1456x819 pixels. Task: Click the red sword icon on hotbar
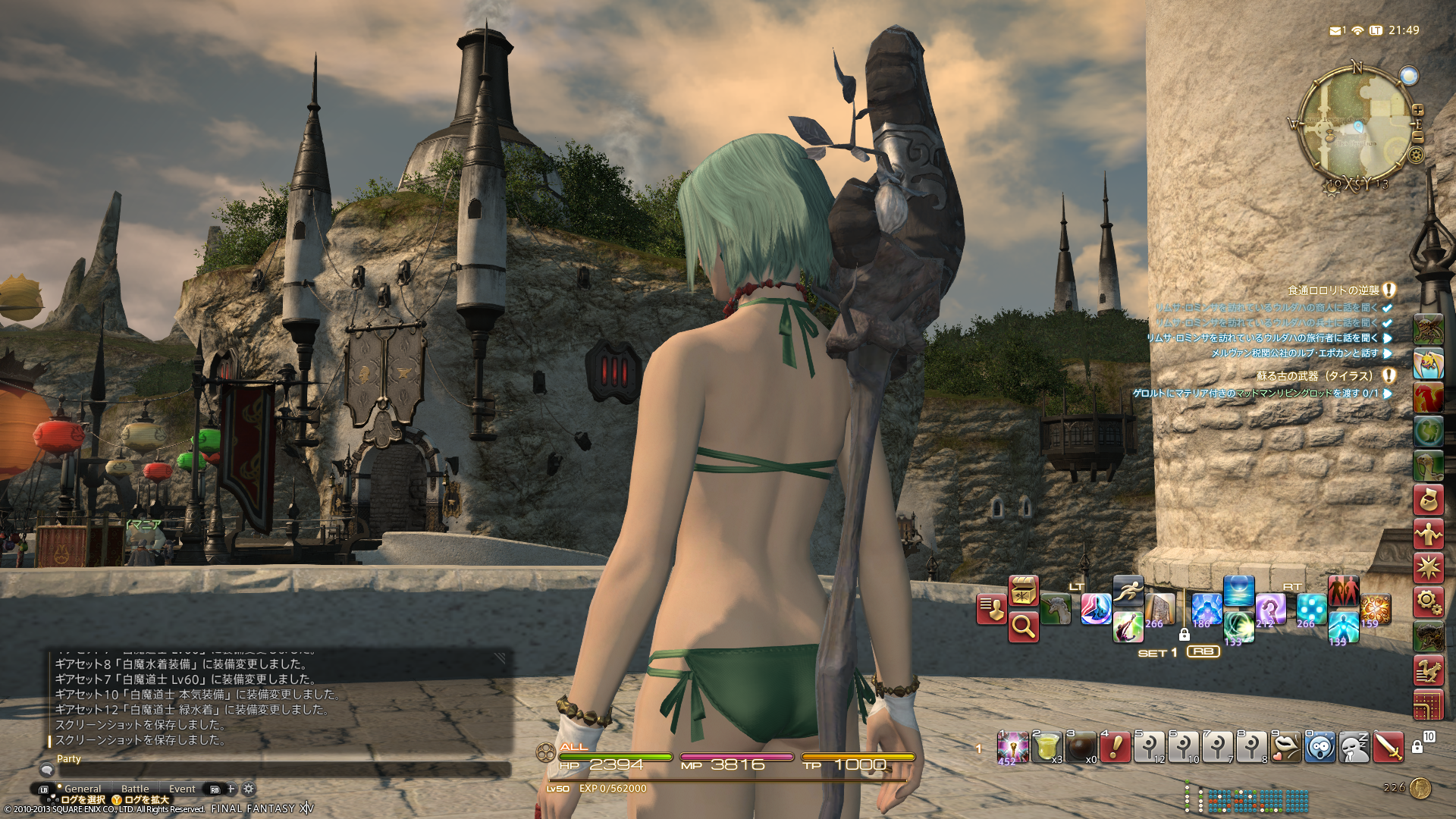(x=1388, y=747)
